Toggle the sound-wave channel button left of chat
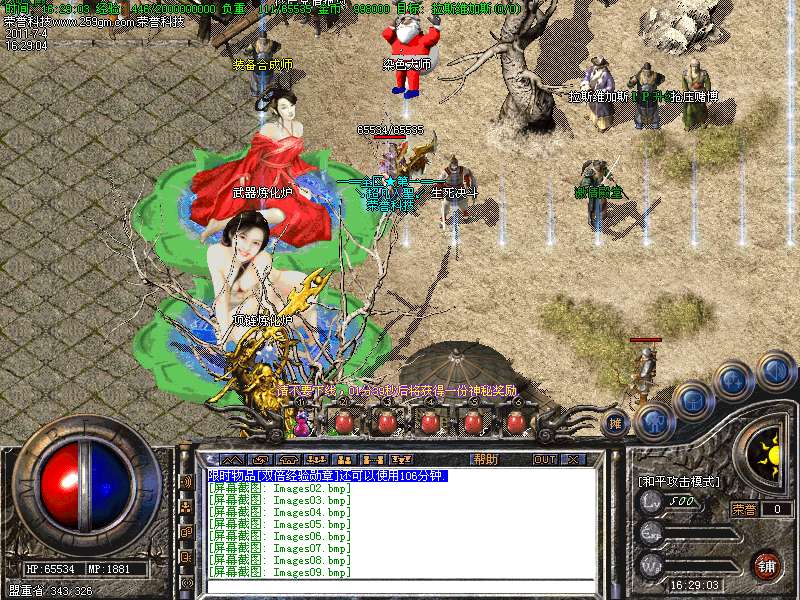This screenshot has height=600, width=800. (186, 482)
